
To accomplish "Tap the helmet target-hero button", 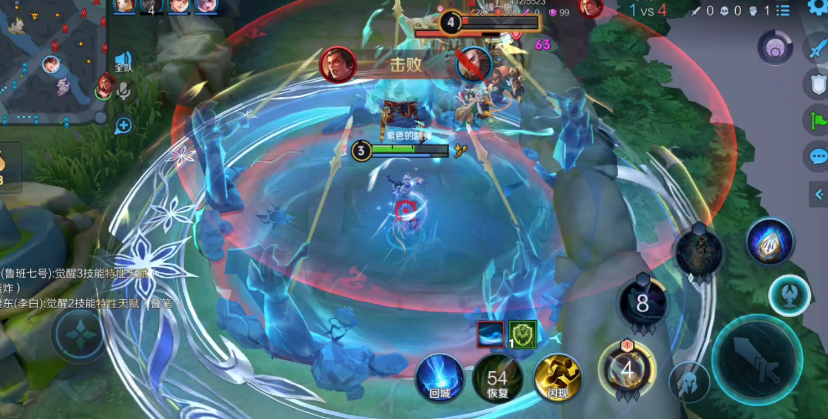I will click(x=689, y=381).
